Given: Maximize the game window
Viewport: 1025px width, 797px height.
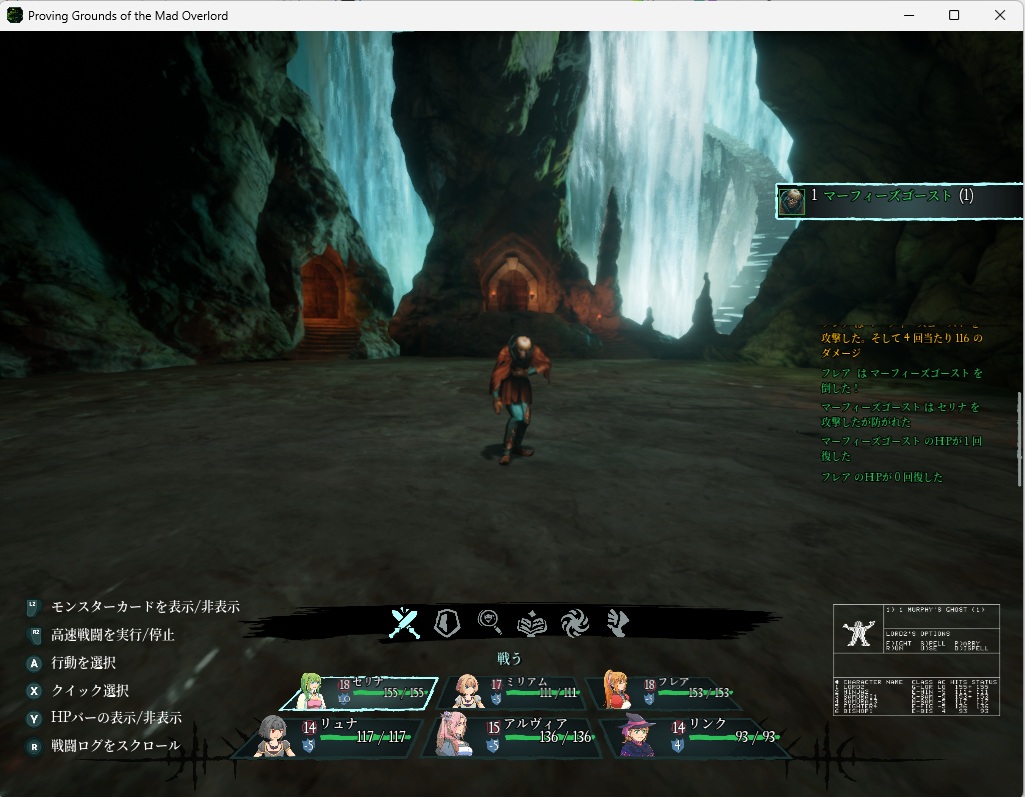Looking at the screenshot, I should coord(954,15).
